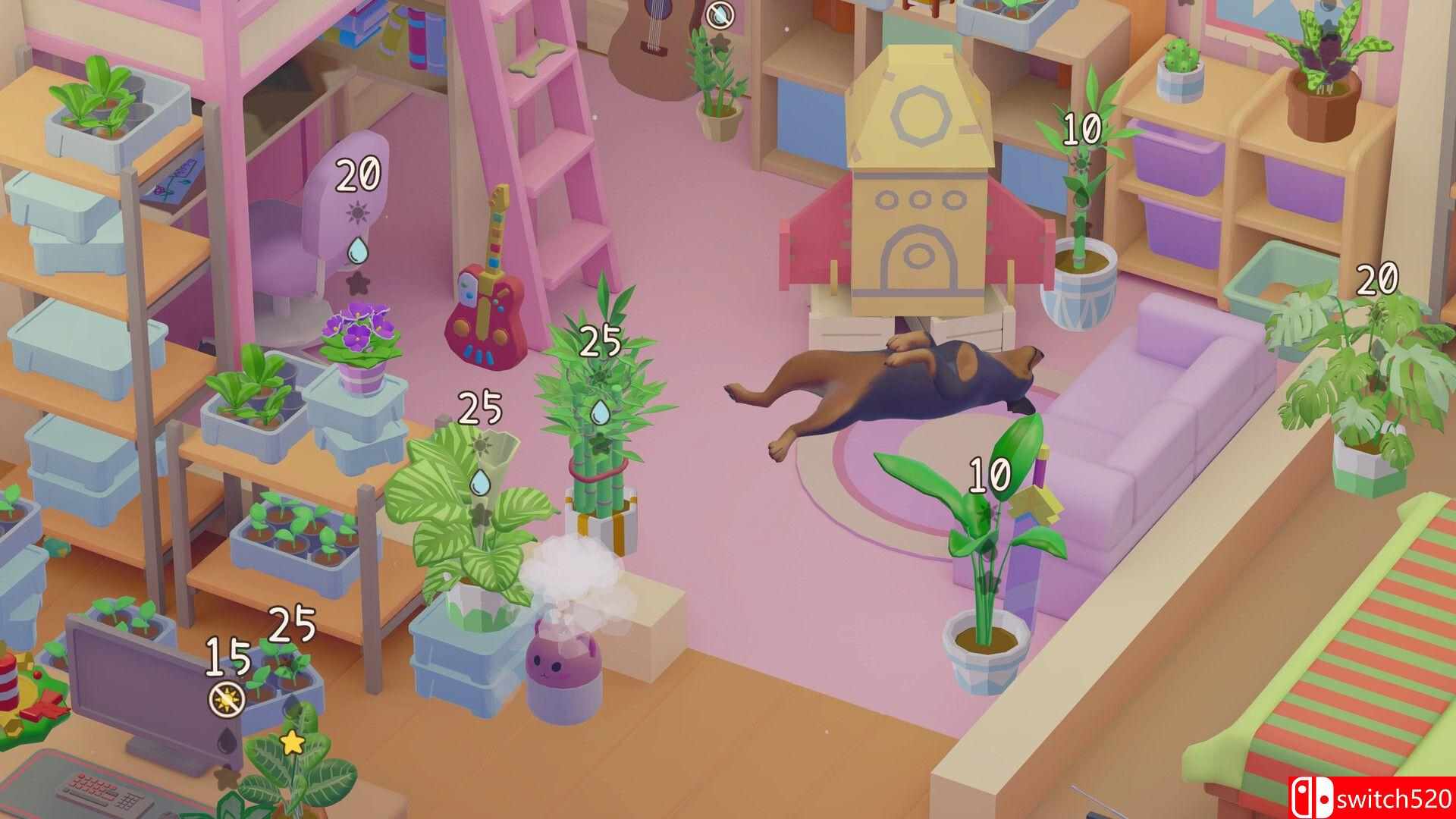The height and width of the screenshot is (819, 1456).
Task: Click the crossed-out droplet icon at the top
Action: (x=719, y=14)
